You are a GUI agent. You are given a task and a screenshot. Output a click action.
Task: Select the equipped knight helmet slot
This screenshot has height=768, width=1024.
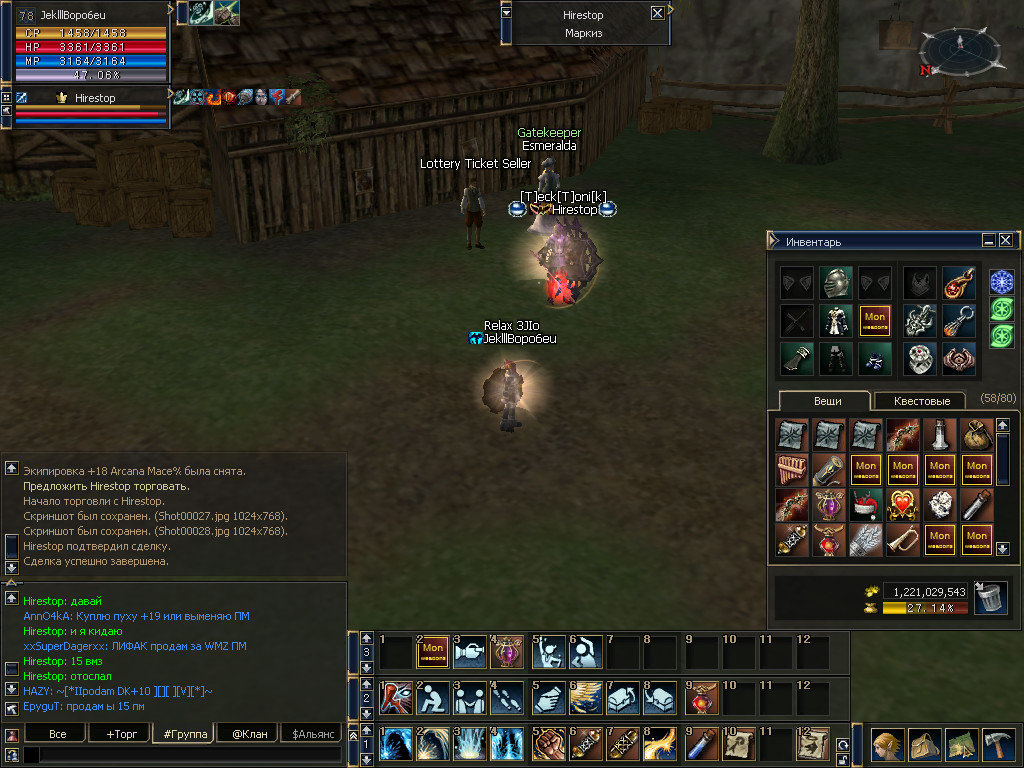click(836, 283)
